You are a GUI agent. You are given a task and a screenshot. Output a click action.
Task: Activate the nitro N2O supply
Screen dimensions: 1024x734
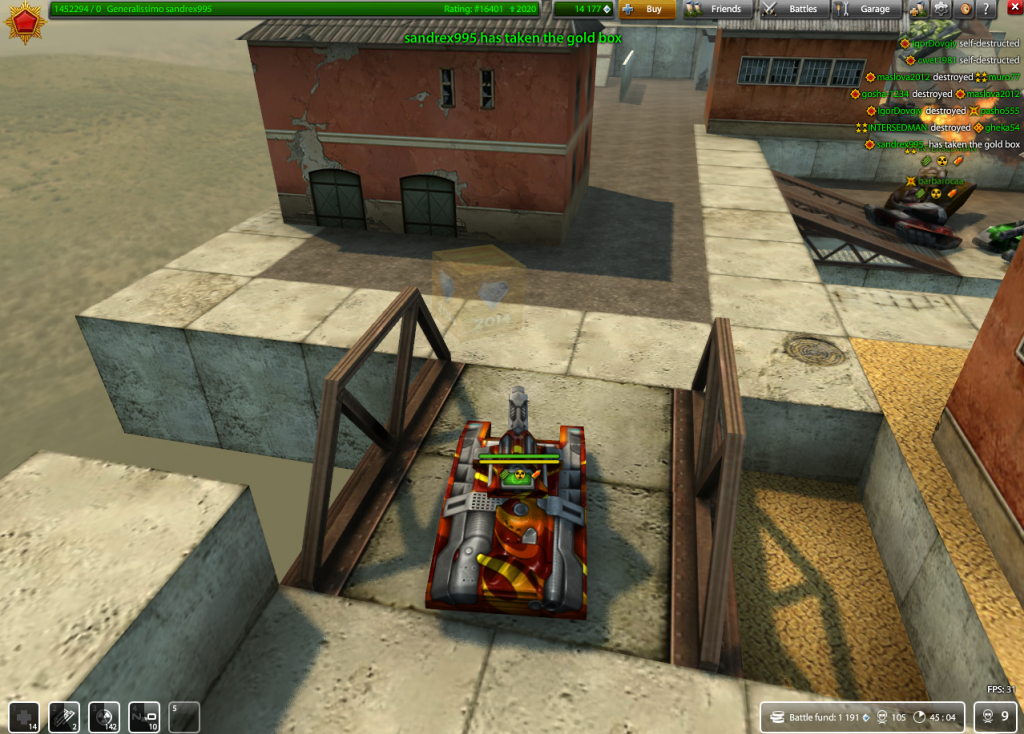pos(144,717)
